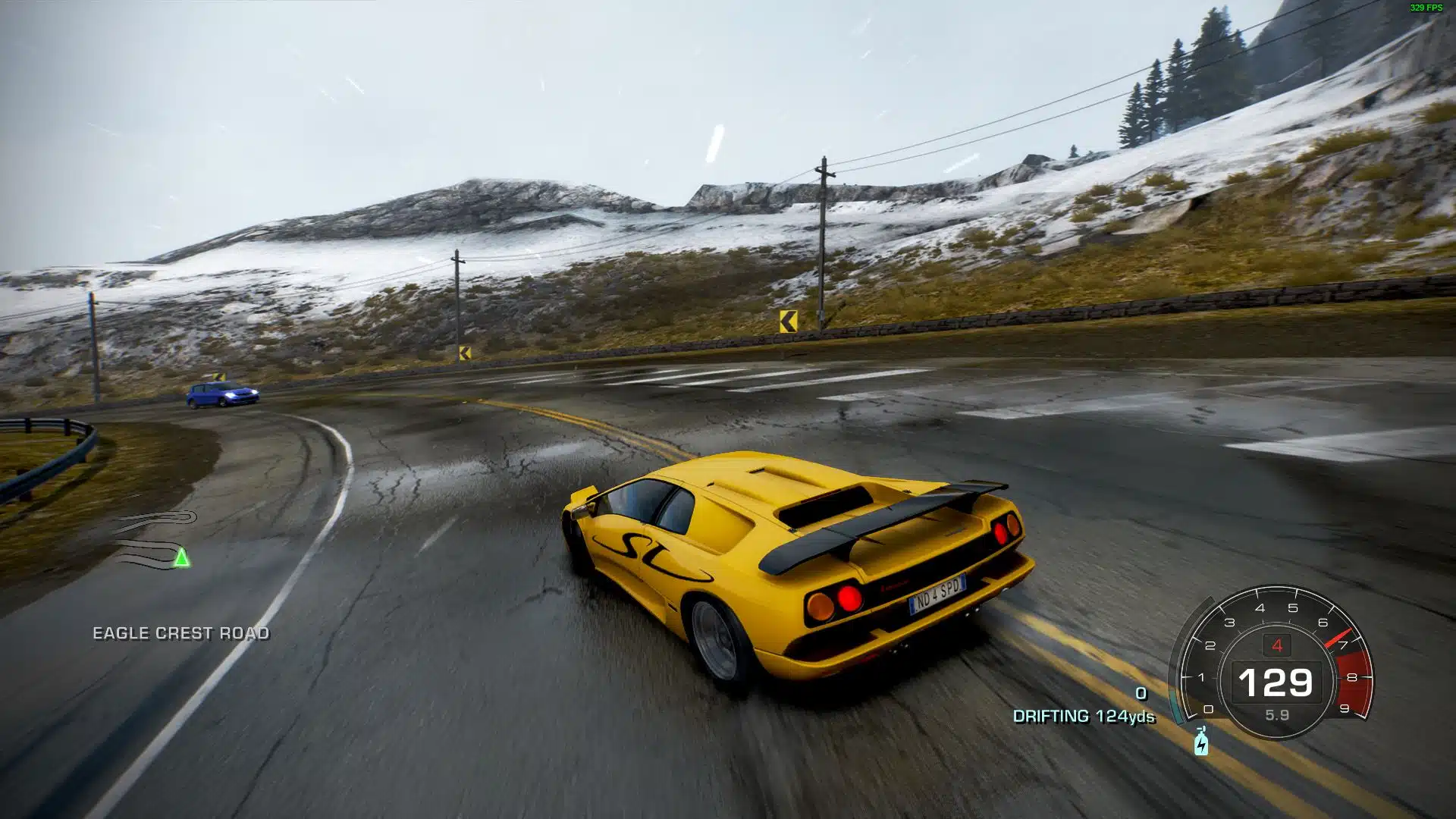Screen dimensions: 1456x819
Task: Activate the nitrous bottle icon
Action: [x=1201, y=742]
